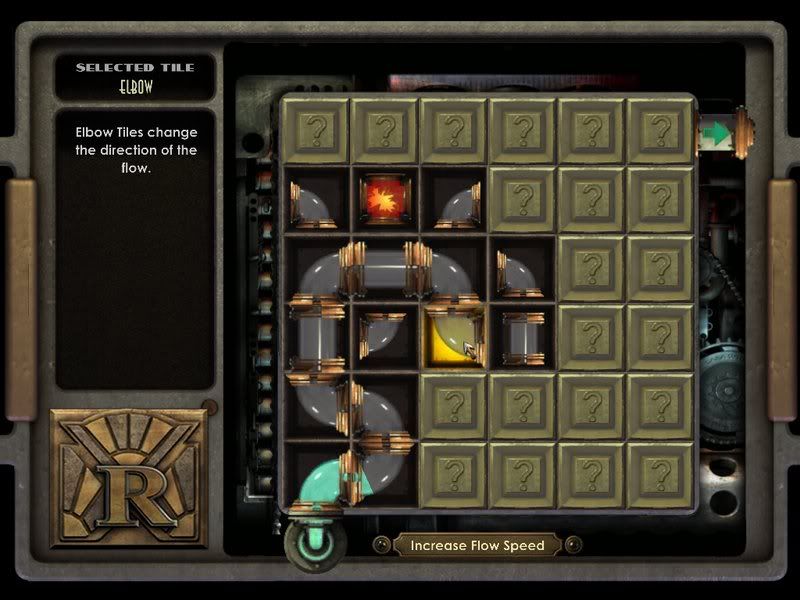Click the Increase Flow Speed button

(x=476, y=545)
